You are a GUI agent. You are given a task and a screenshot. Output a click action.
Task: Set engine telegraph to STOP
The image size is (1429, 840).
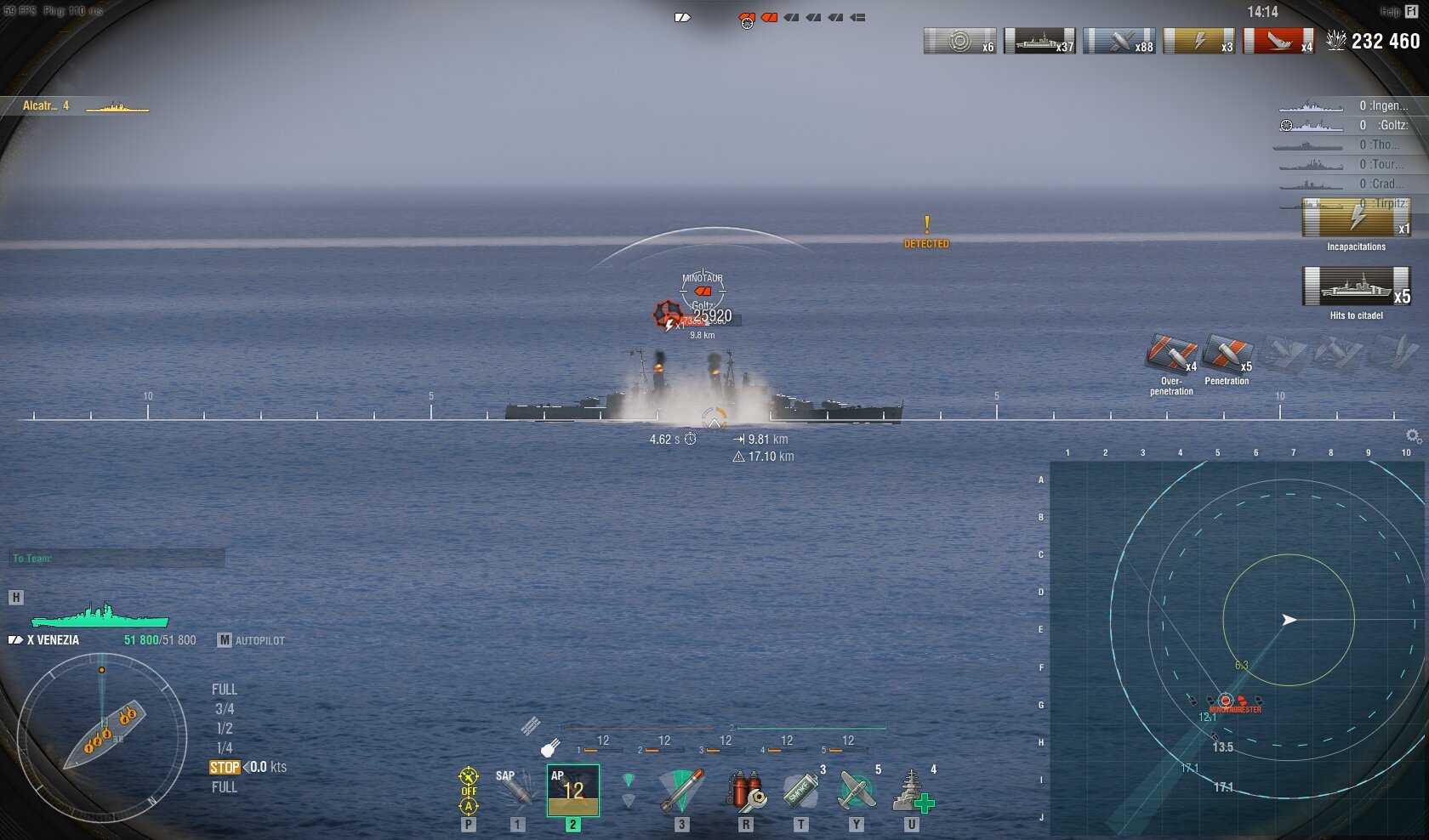(x=225, y=767)
